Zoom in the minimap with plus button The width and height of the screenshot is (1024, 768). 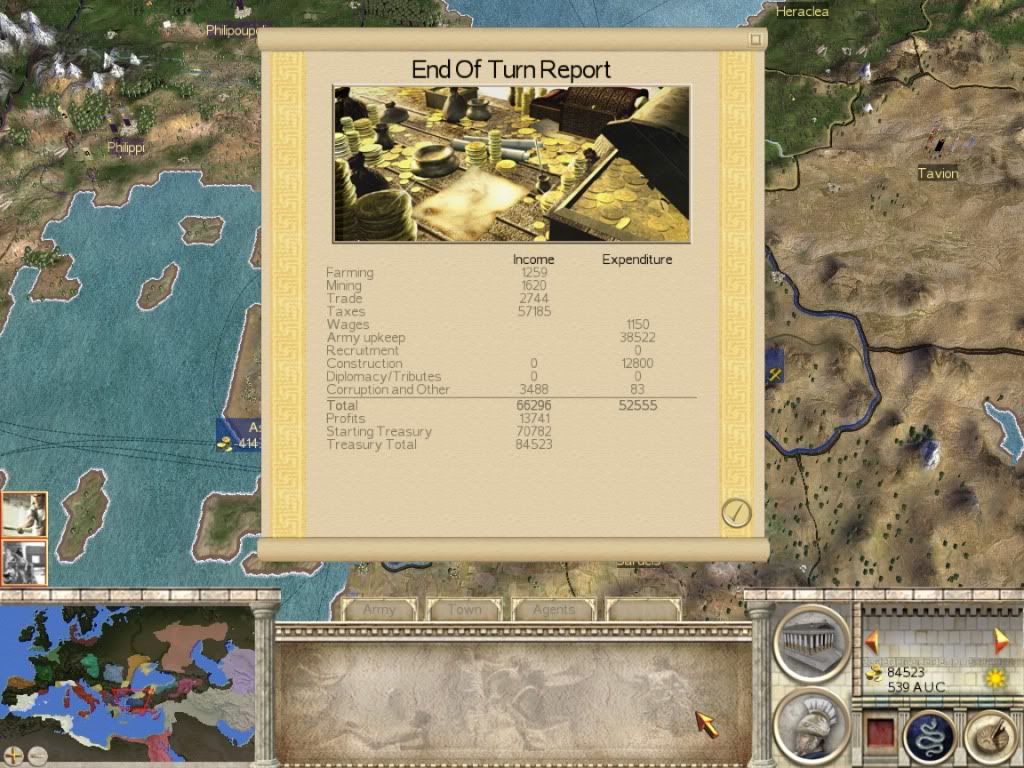(13, 755)
